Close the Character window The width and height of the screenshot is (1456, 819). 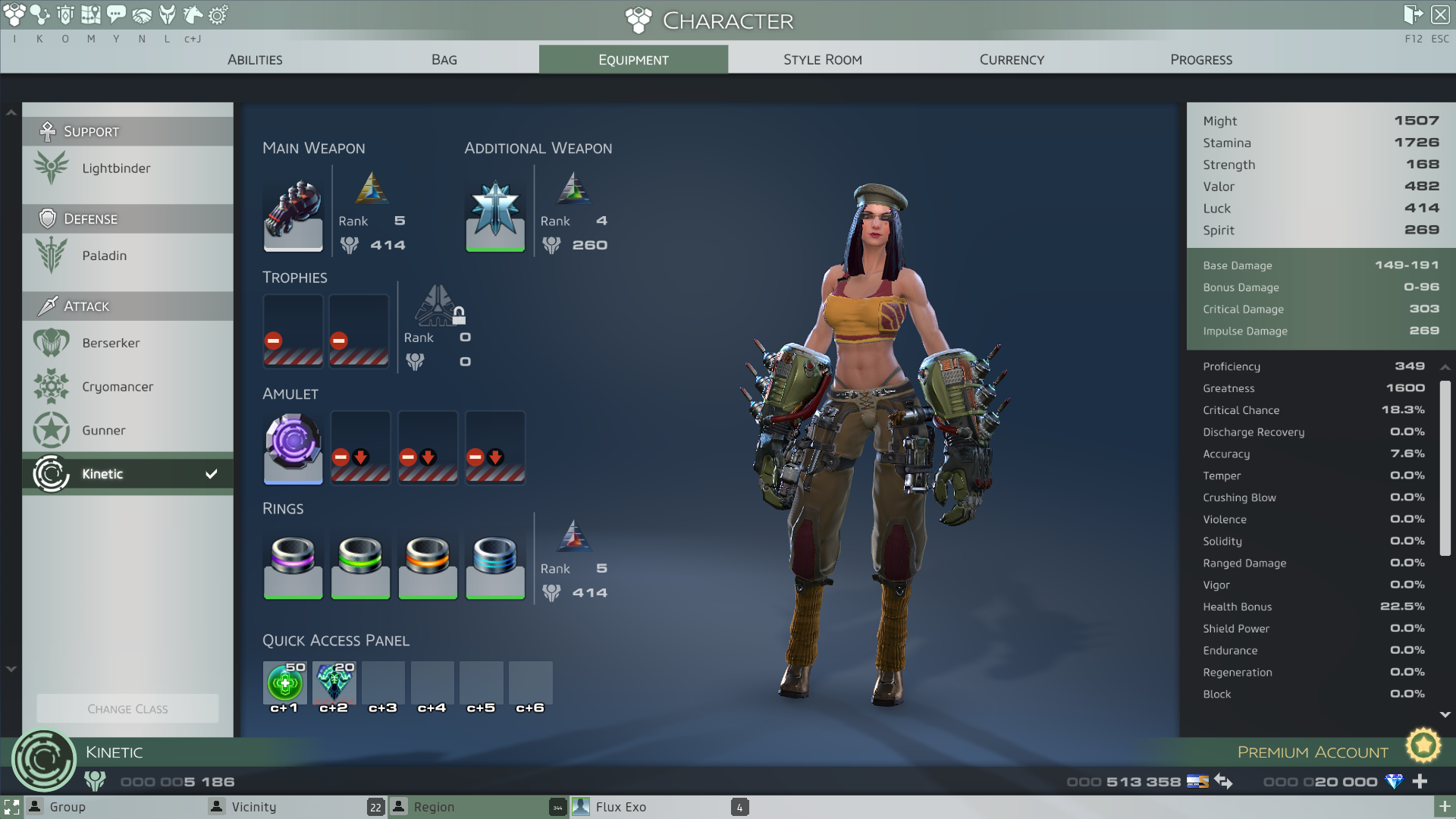1440,14
